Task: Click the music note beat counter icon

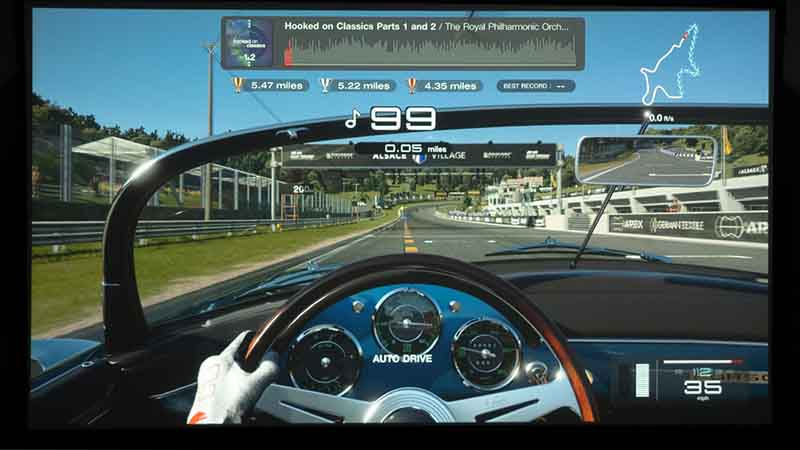Action: tap(351, 119)
